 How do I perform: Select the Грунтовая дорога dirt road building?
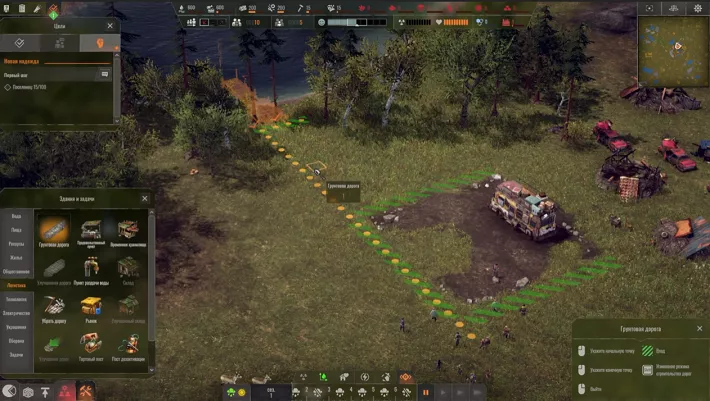coord(54,229)
